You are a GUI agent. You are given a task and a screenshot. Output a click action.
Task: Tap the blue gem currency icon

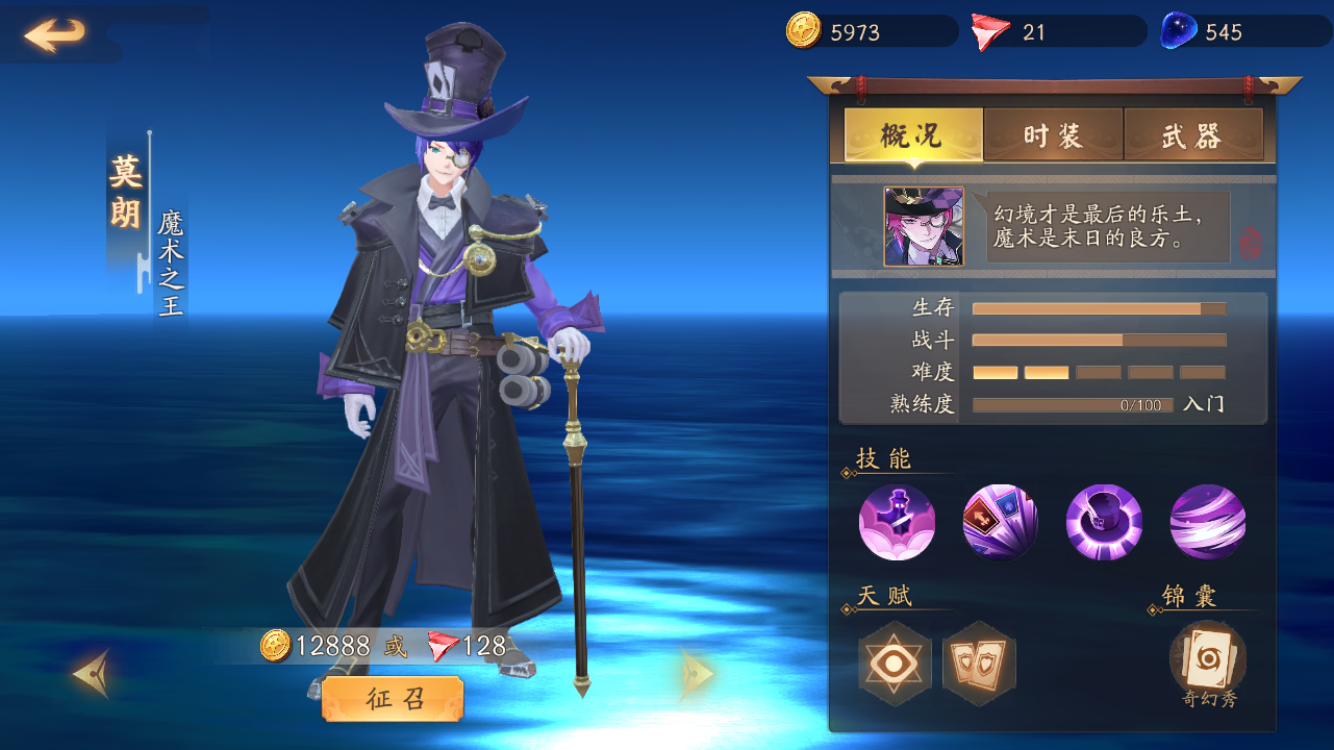point(1179,31)
